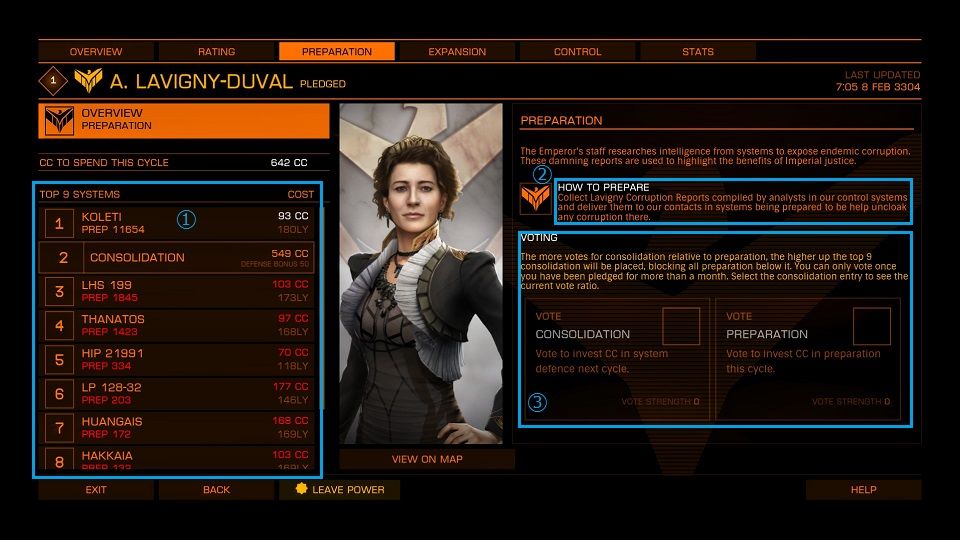Select the Thanatos system row
The width and height of the screenshot is (960, 540).
(x=176, y=325)
